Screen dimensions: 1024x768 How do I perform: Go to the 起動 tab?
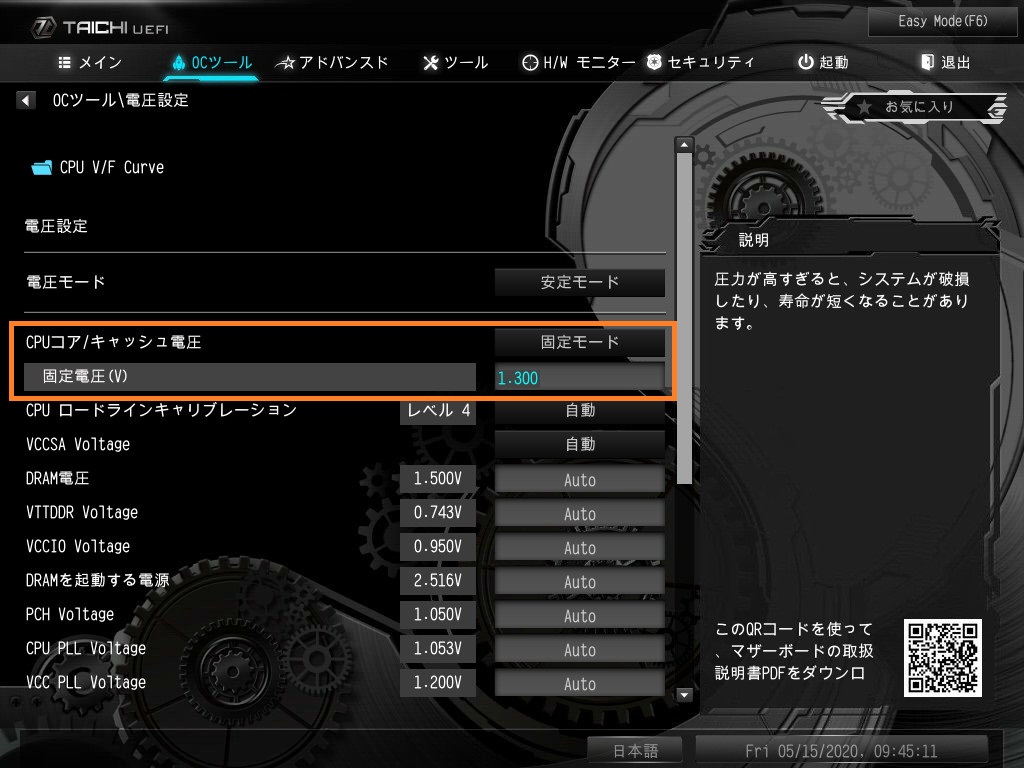click(823, 62)
